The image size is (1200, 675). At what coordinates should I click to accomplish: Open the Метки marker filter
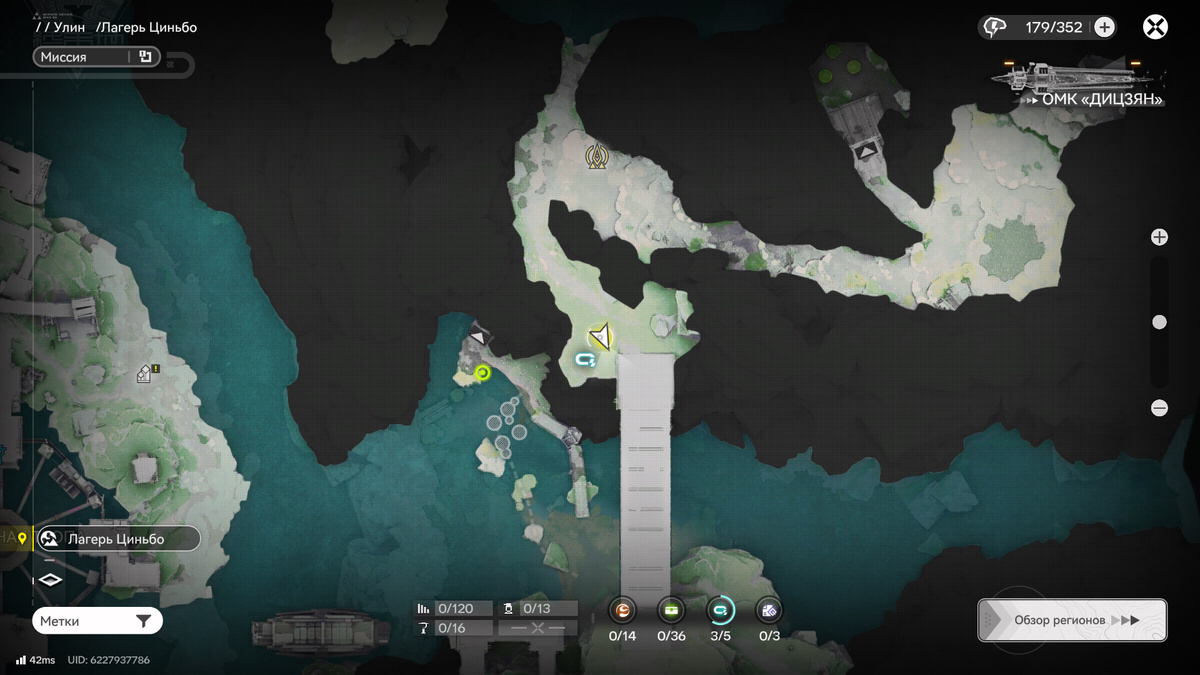pyautogui.click(x=97, y=621)
